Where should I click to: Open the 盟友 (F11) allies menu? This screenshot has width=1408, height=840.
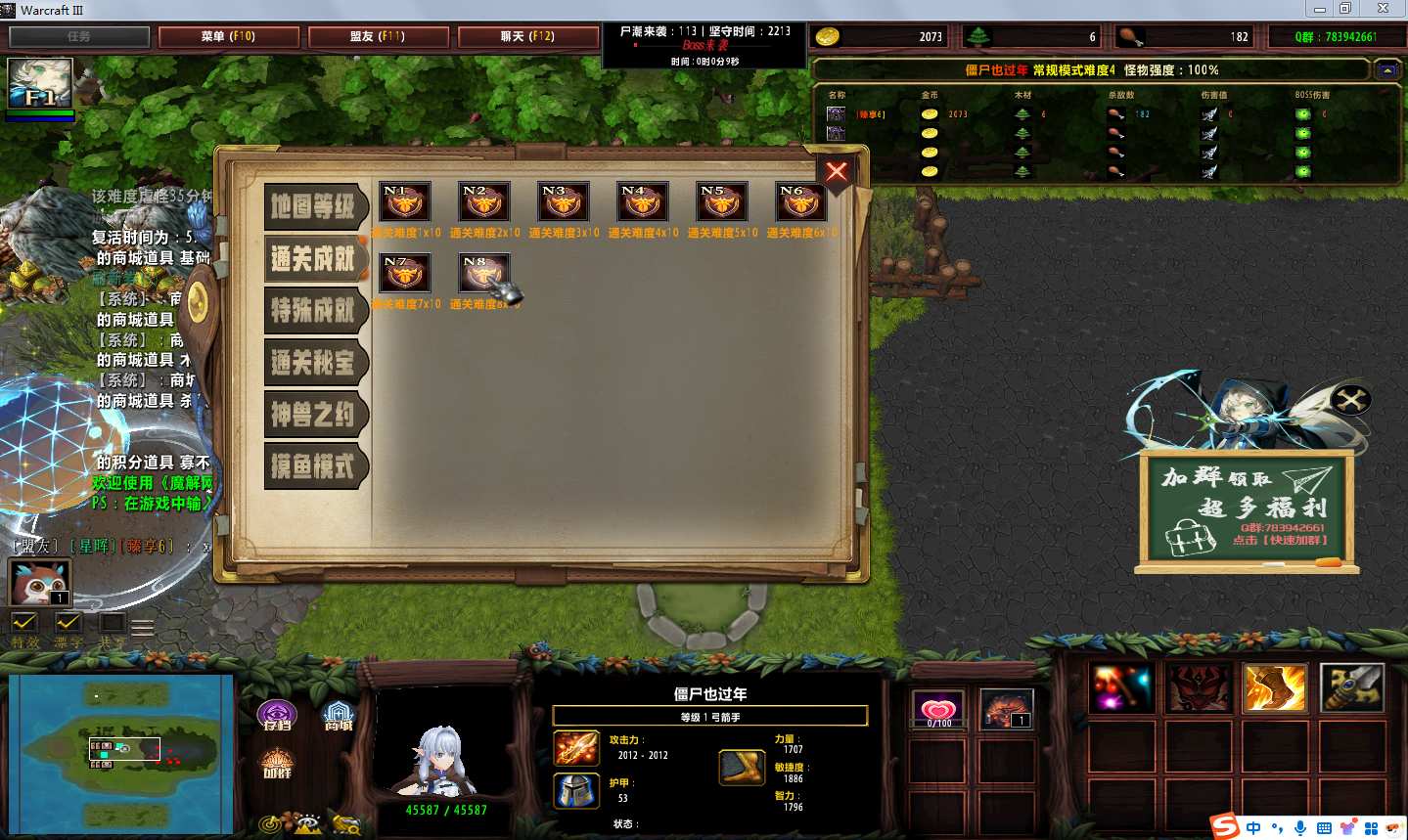coord(378,36)
